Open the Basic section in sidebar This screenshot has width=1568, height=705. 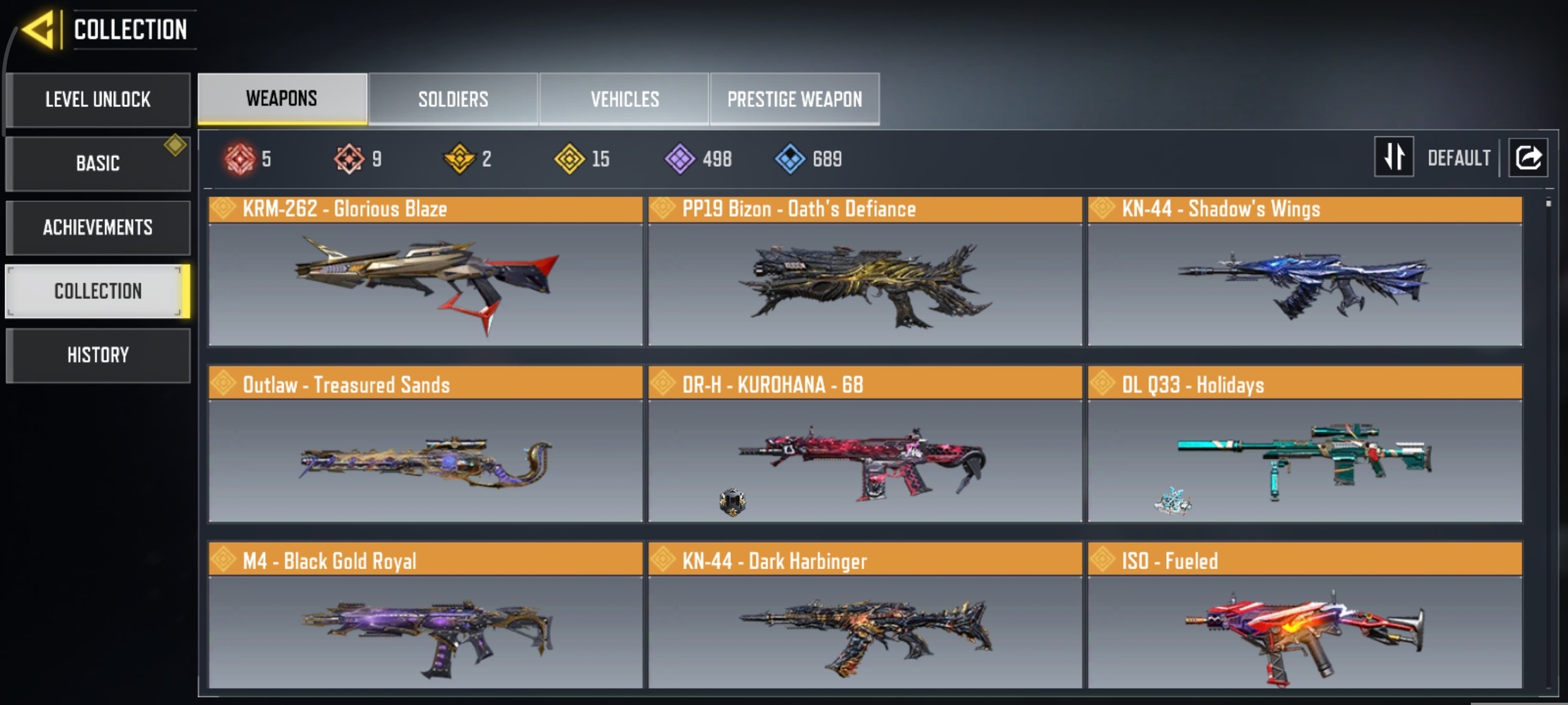click(x=97, y=163)
